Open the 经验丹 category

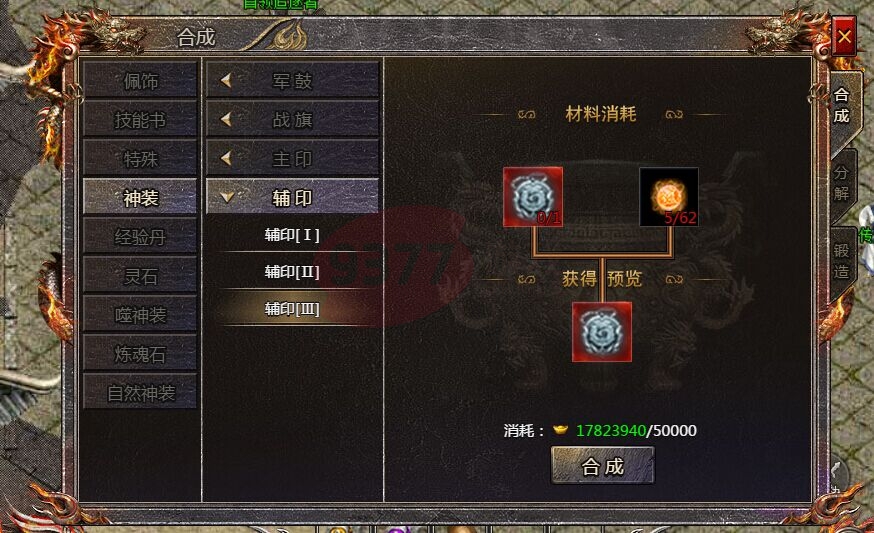140,237
